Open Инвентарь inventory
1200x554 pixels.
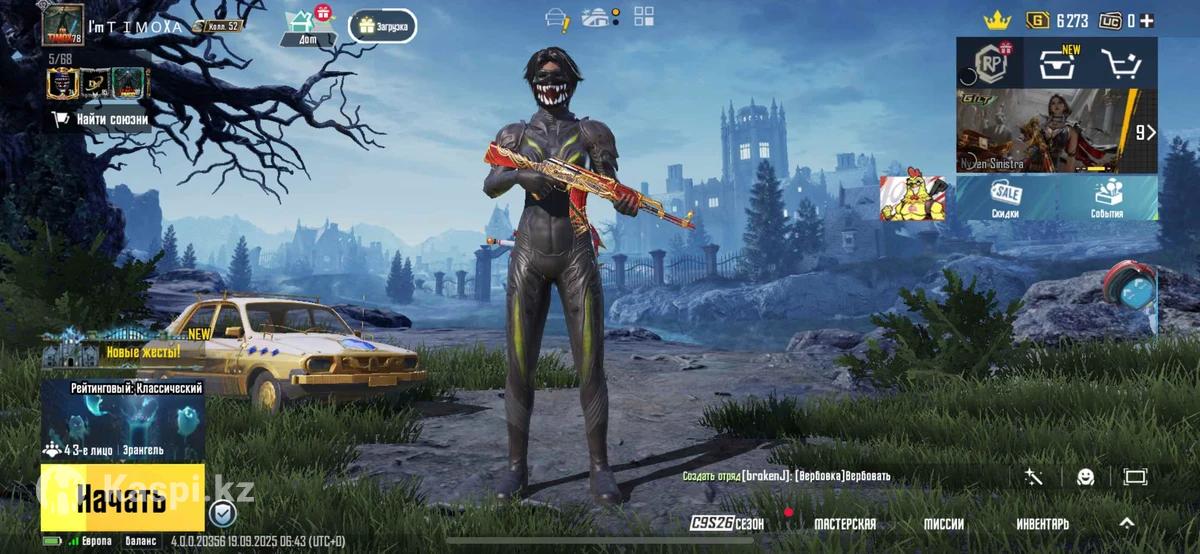[1042, 524]
